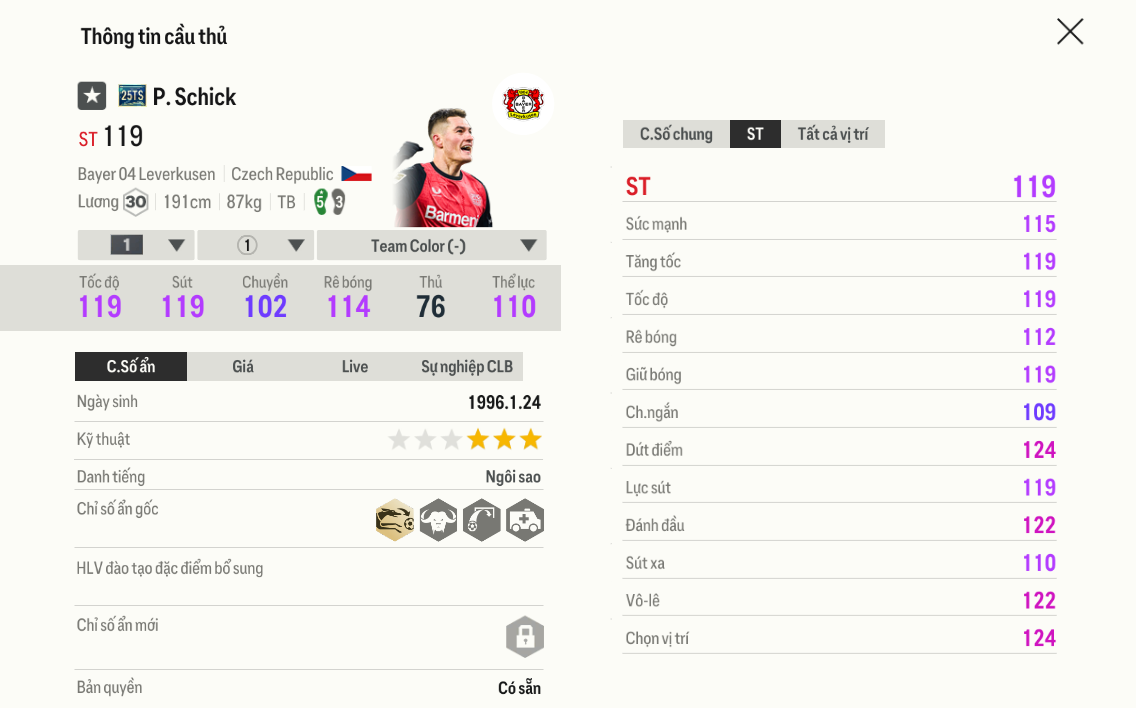Select the ST position tab

point(755,134)
